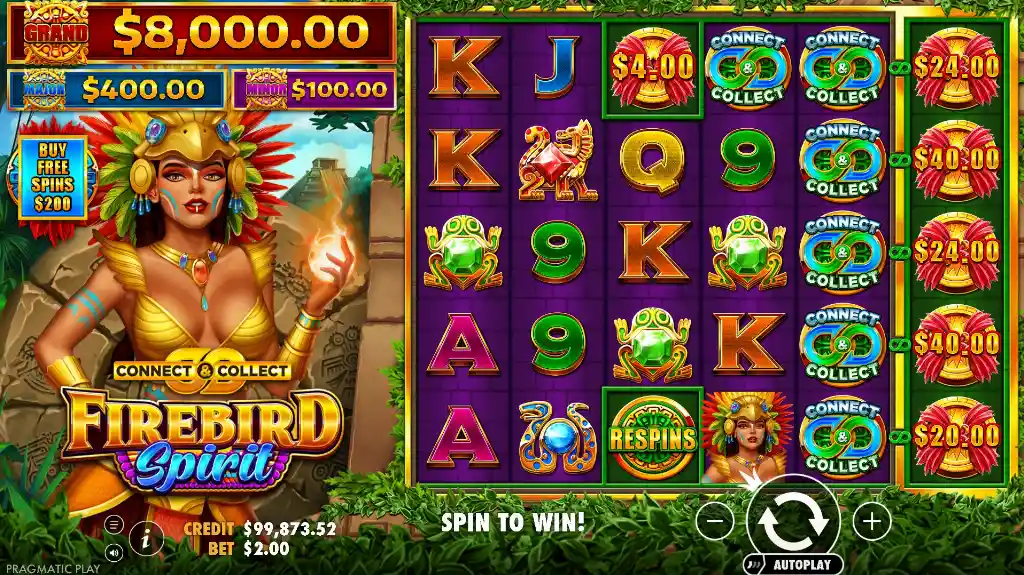The width and height of the screenshot is (1024, 575).
Task: Open the Autoplay options
Action: (793, 564)
